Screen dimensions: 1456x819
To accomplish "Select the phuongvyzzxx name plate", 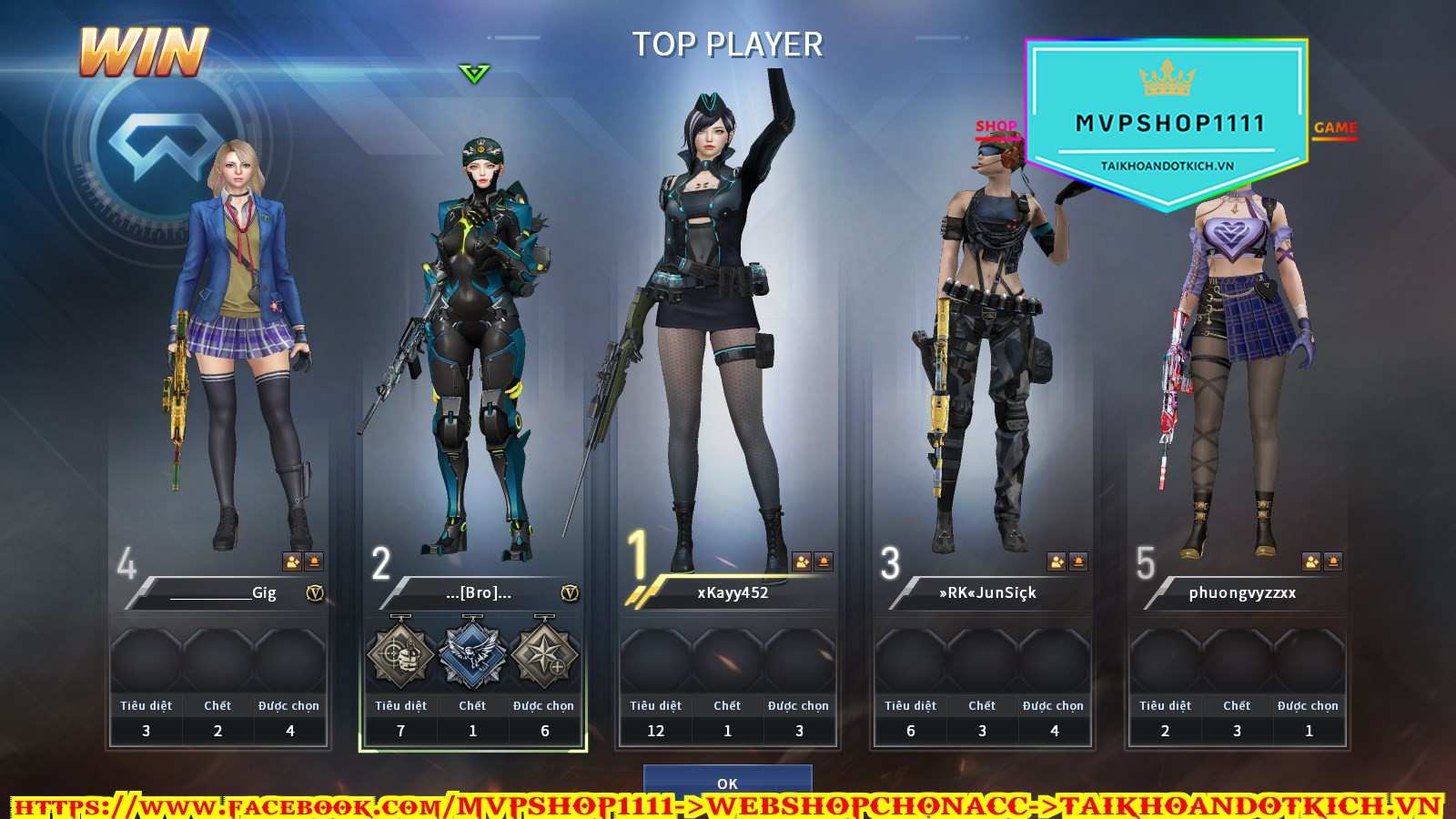I will 1242,593.
